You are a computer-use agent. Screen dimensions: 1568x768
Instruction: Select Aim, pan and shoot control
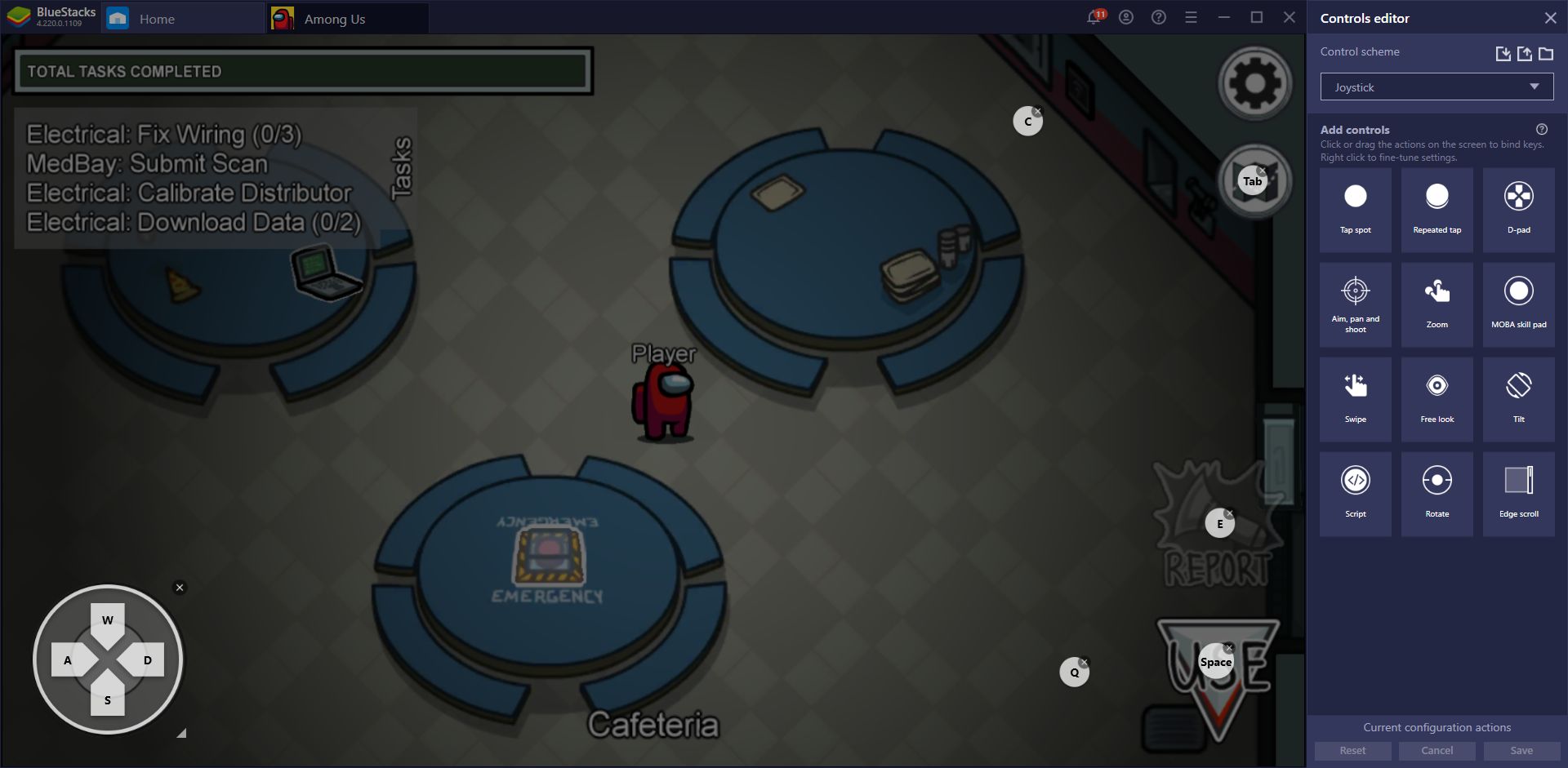pos(1356,304)
